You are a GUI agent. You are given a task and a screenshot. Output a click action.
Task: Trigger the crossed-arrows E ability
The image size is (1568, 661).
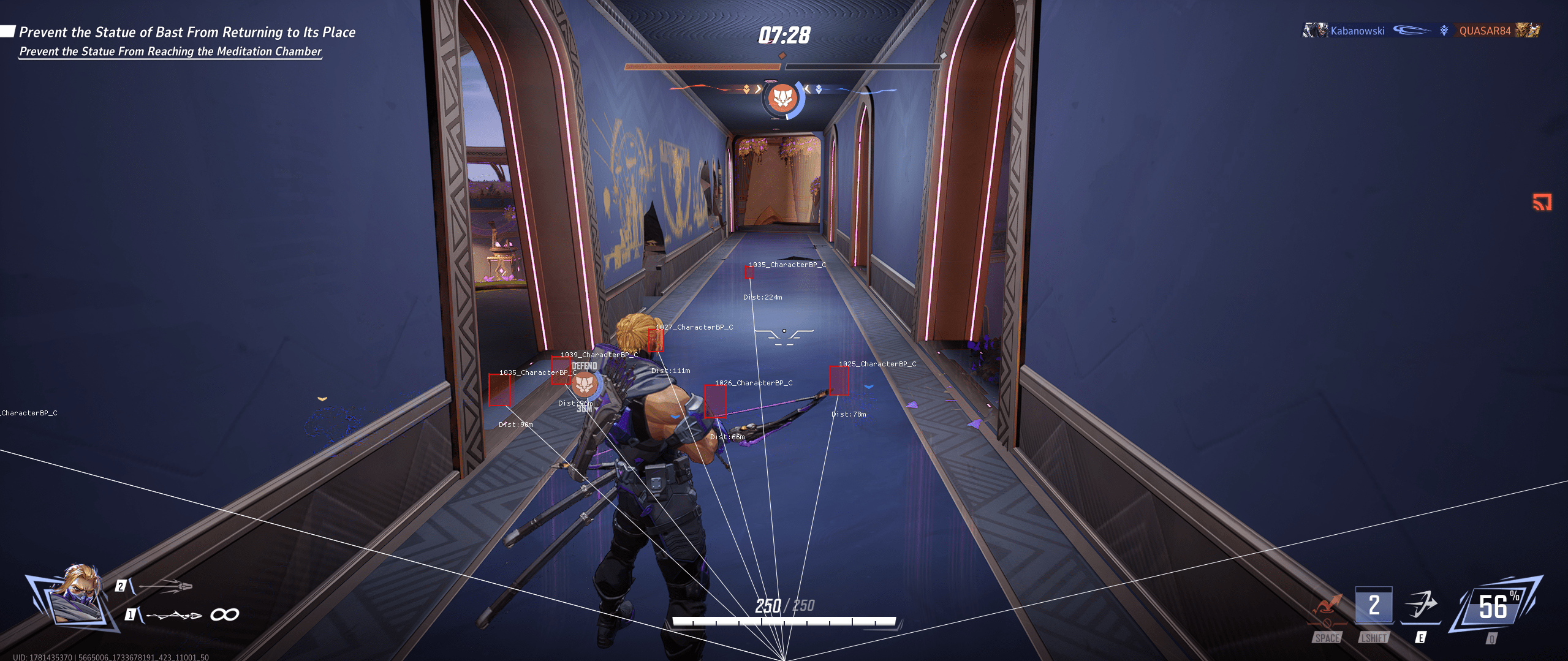click(1421, 605)
